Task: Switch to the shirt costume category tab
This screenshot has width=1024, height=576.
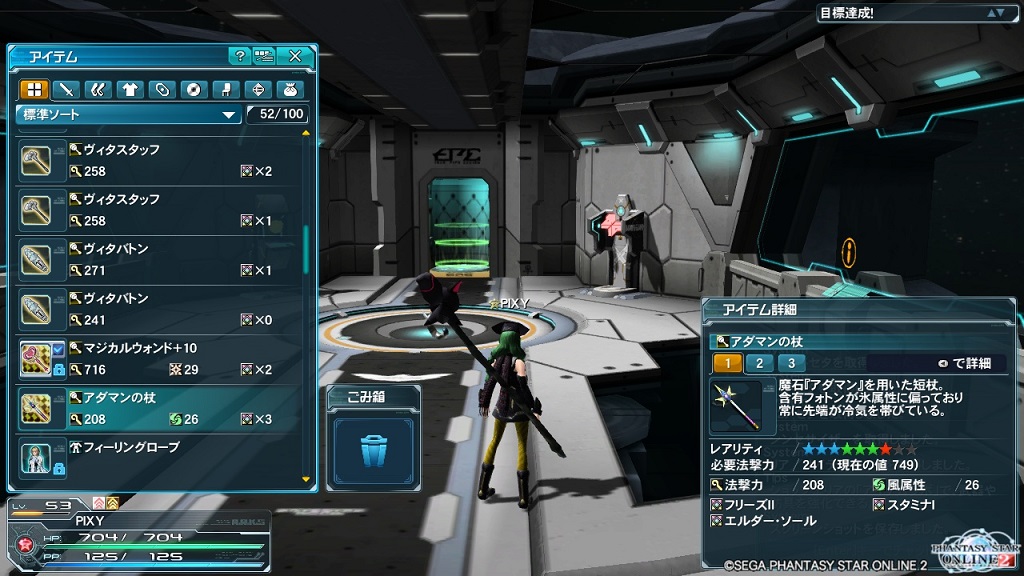Action: click(x=129, y=89)
